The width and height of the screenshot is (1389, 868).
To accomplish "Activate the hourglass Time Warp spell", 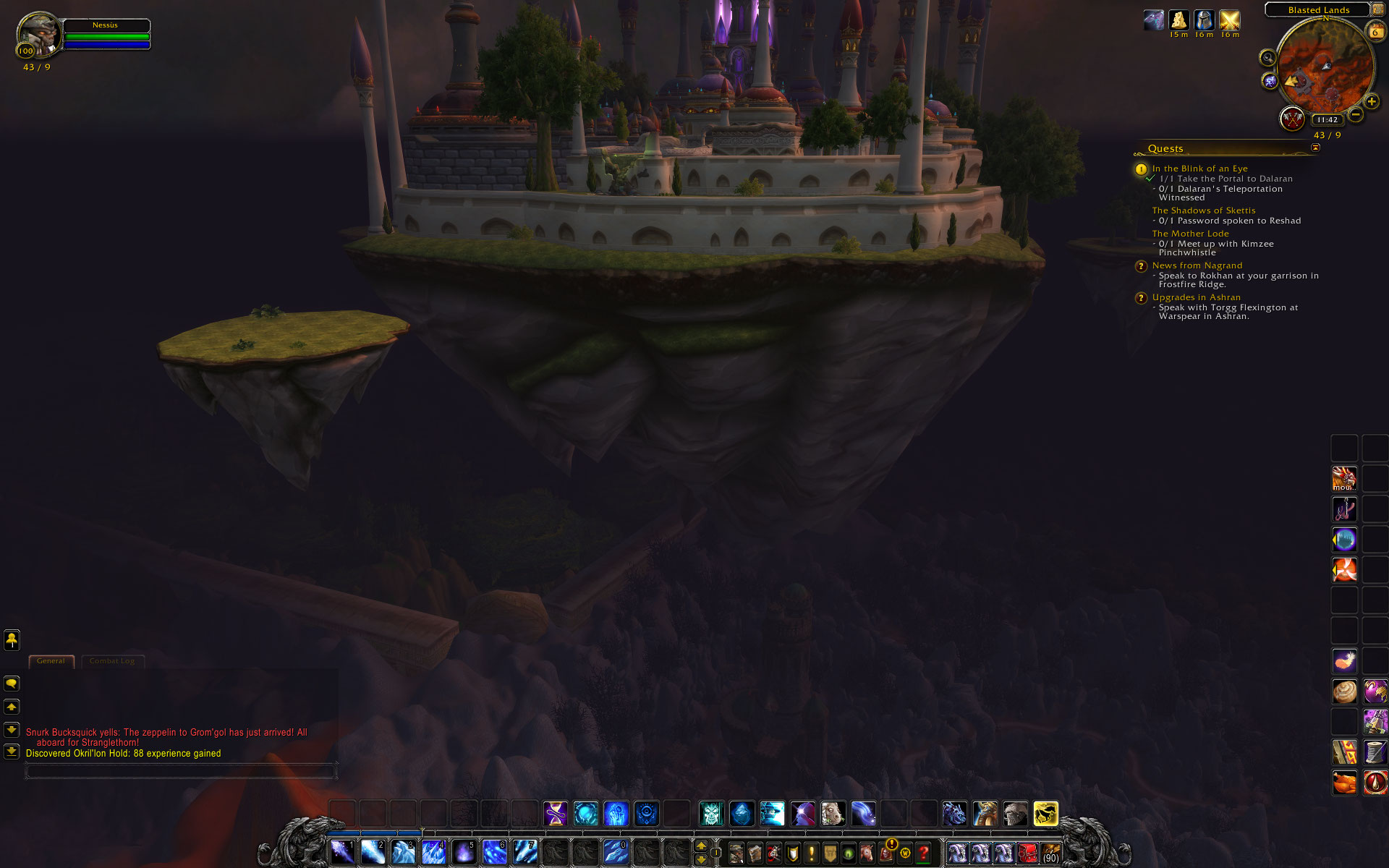I will point(556,814).
